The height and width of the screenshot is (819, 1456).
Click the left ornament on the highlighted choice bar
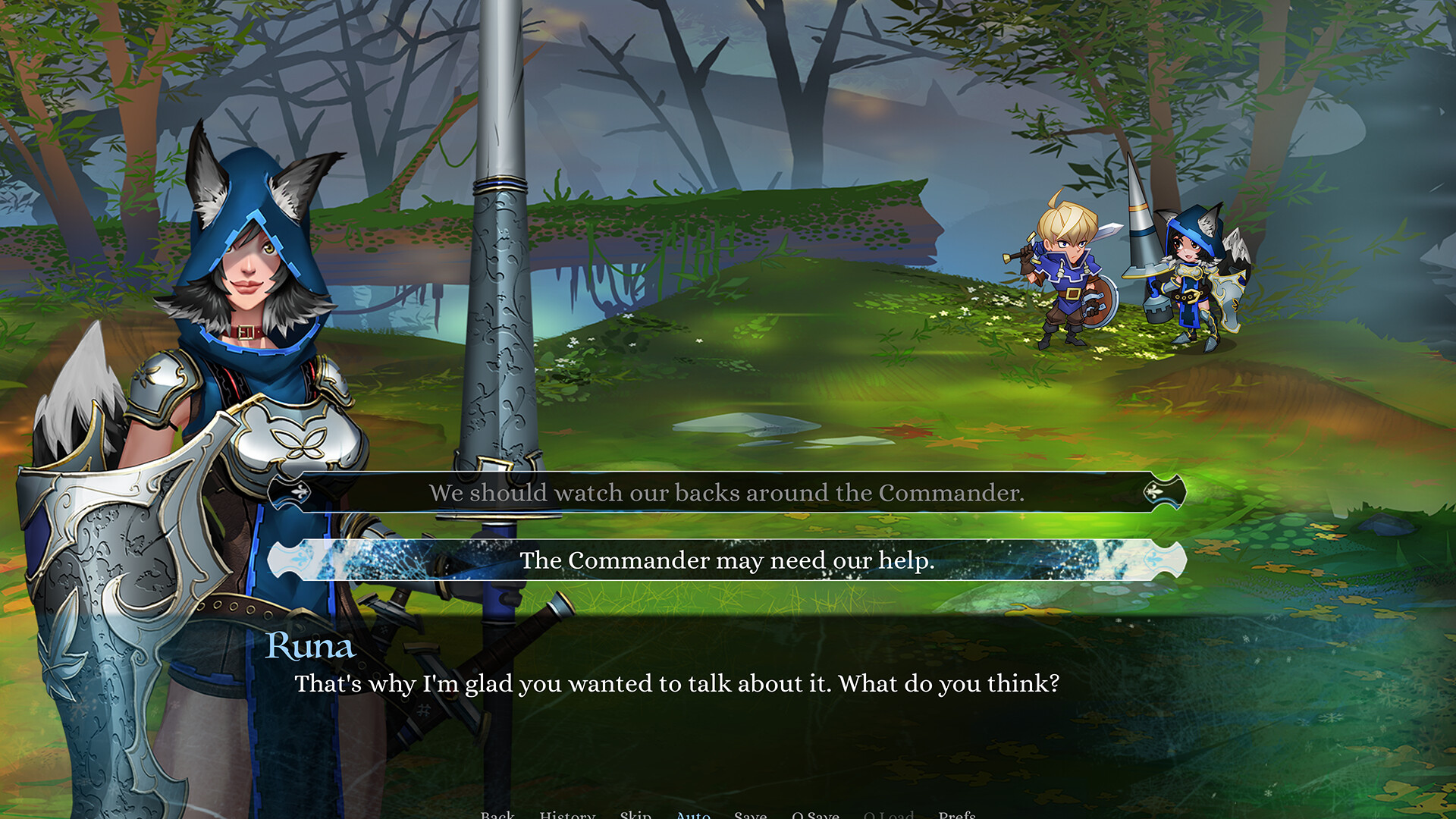300,561
